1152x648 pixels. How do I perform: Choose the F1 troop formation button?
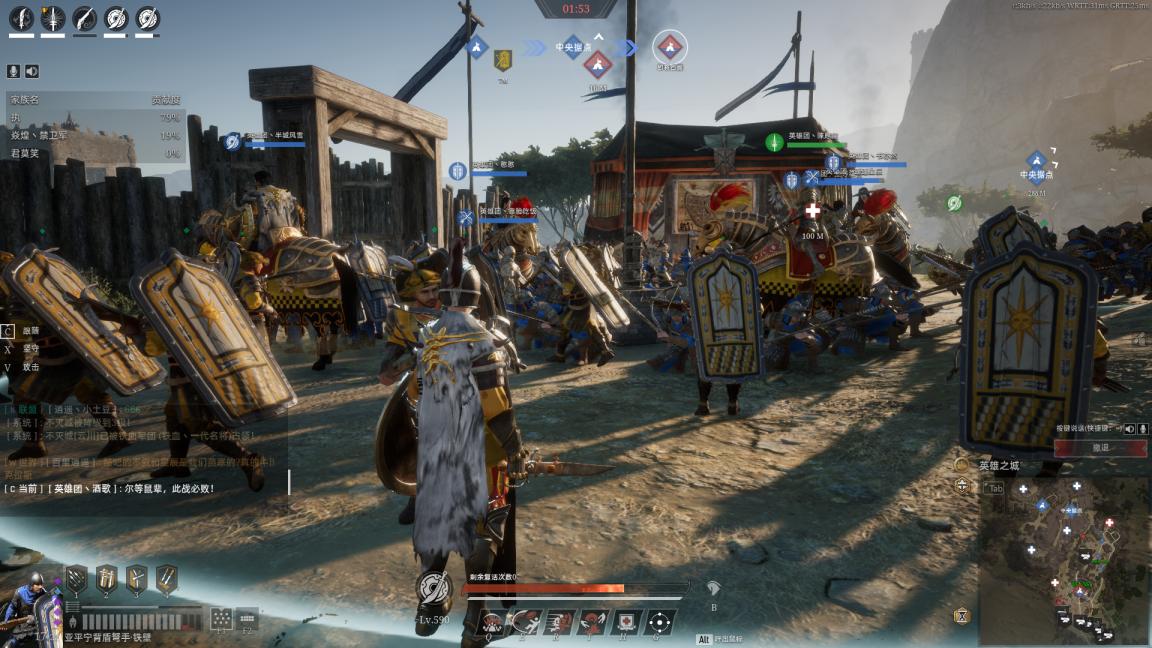pos(221,619)
